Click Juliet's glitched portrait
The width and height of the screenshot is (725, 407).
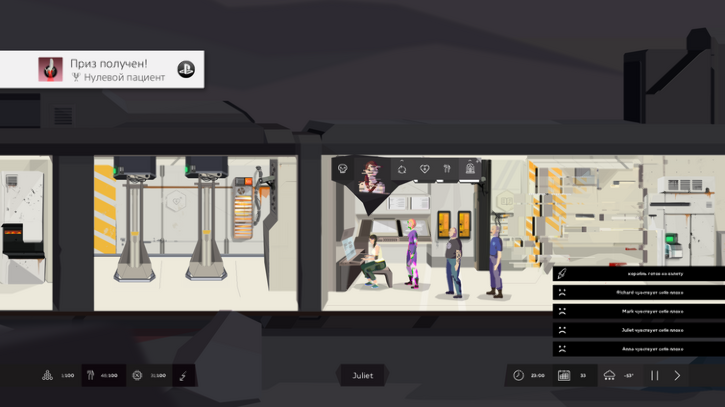coord(372,176)
